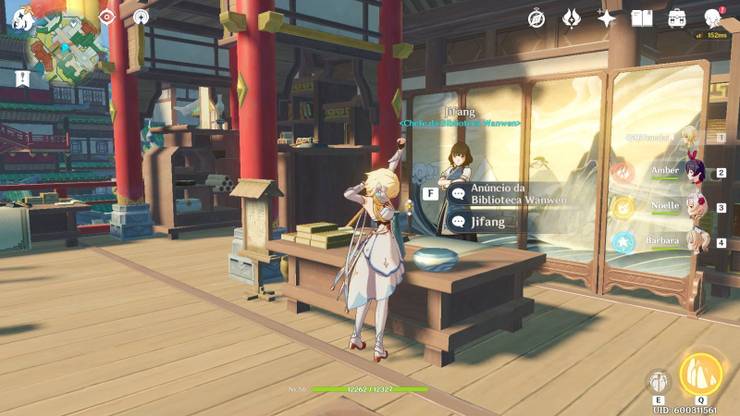740x416 pixels.
Task: Open the Wish star icon
Action: (x=606, y=18)
